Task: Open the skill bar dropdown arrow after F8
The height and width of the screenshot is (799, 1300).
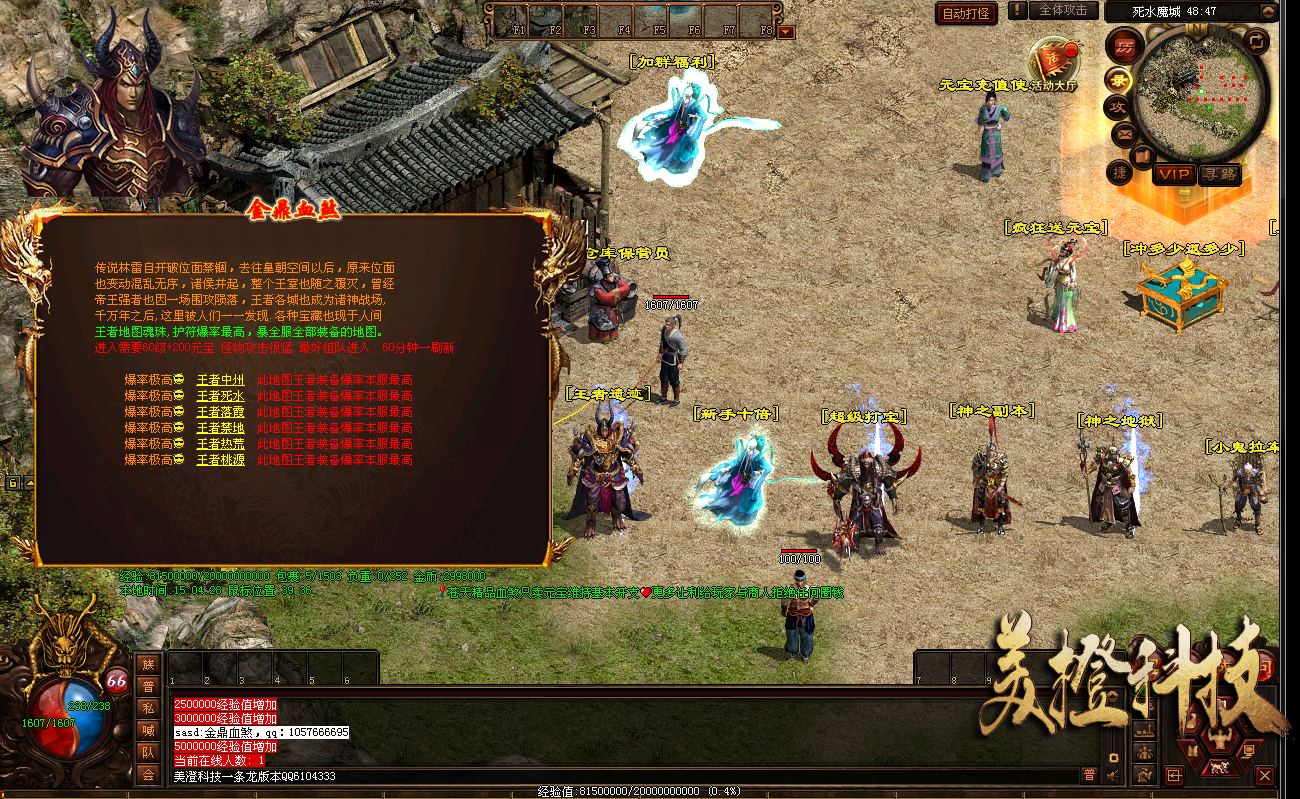Action: (787, 31)
